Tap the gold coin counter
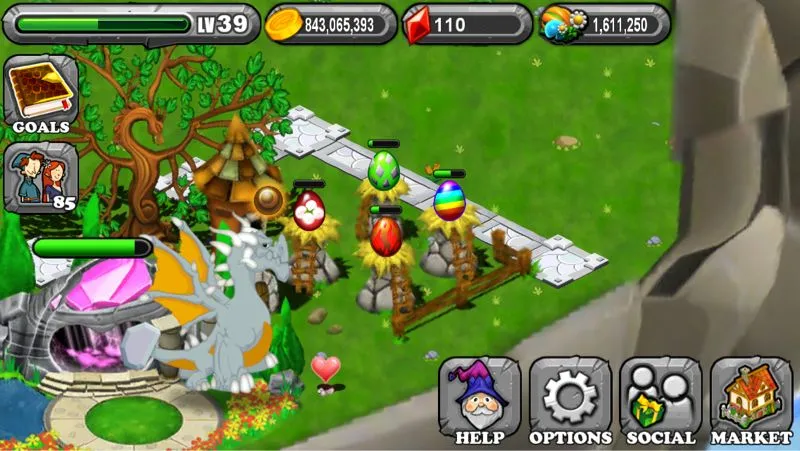The image size is (800, 451). click(331, 24)
